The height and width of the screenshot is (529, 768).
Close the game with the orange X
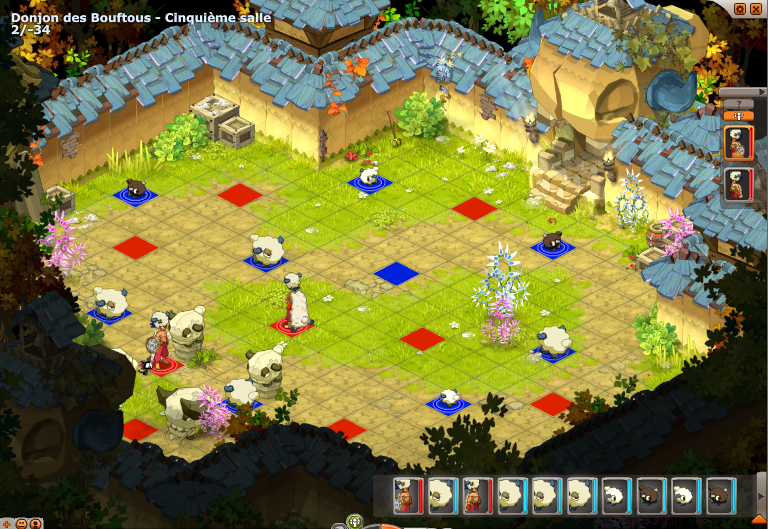point(756,8)
